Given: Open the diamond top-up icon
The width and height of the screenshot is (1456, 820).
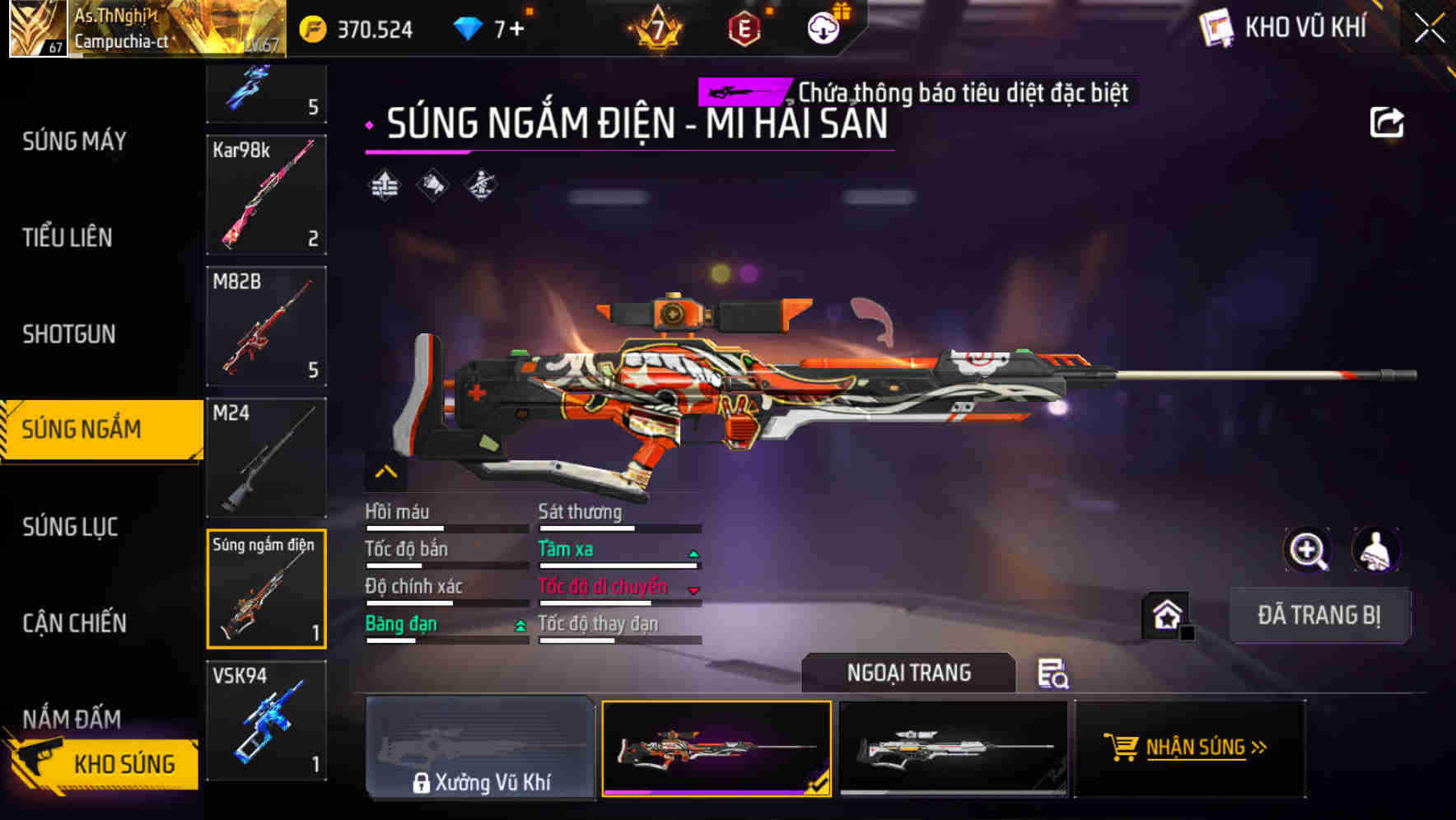Looking at the screenshot, I should point(469,27).
